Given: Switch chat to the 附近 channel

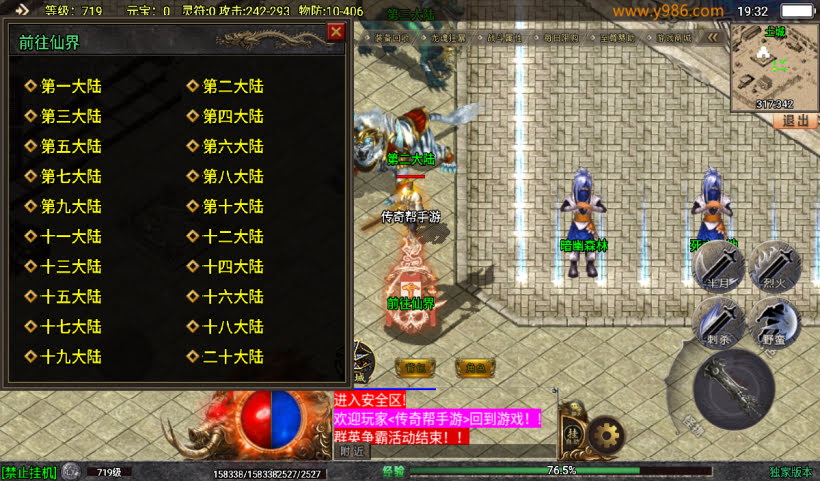Looking at the screenshot, I should pyautogui.click(x=349, y=451).
